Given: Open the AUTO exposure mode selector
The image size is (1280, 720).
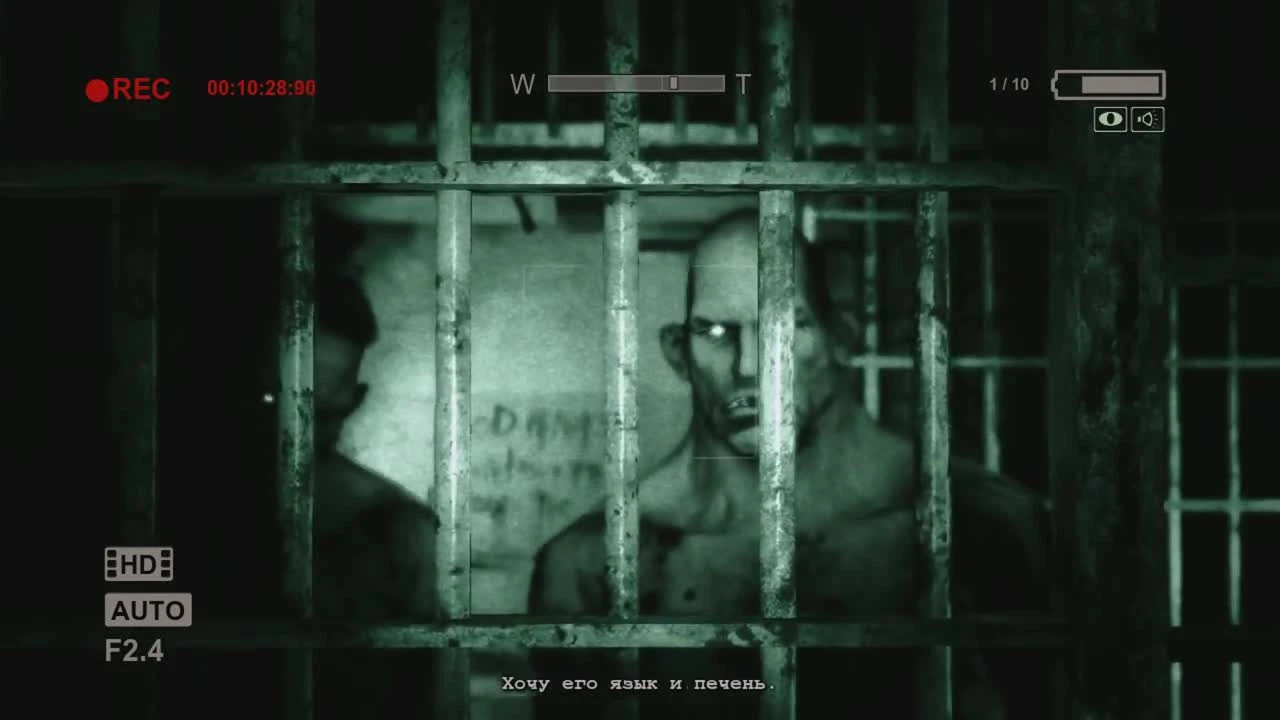Looking at the screenshot, I should click(148, 610).
